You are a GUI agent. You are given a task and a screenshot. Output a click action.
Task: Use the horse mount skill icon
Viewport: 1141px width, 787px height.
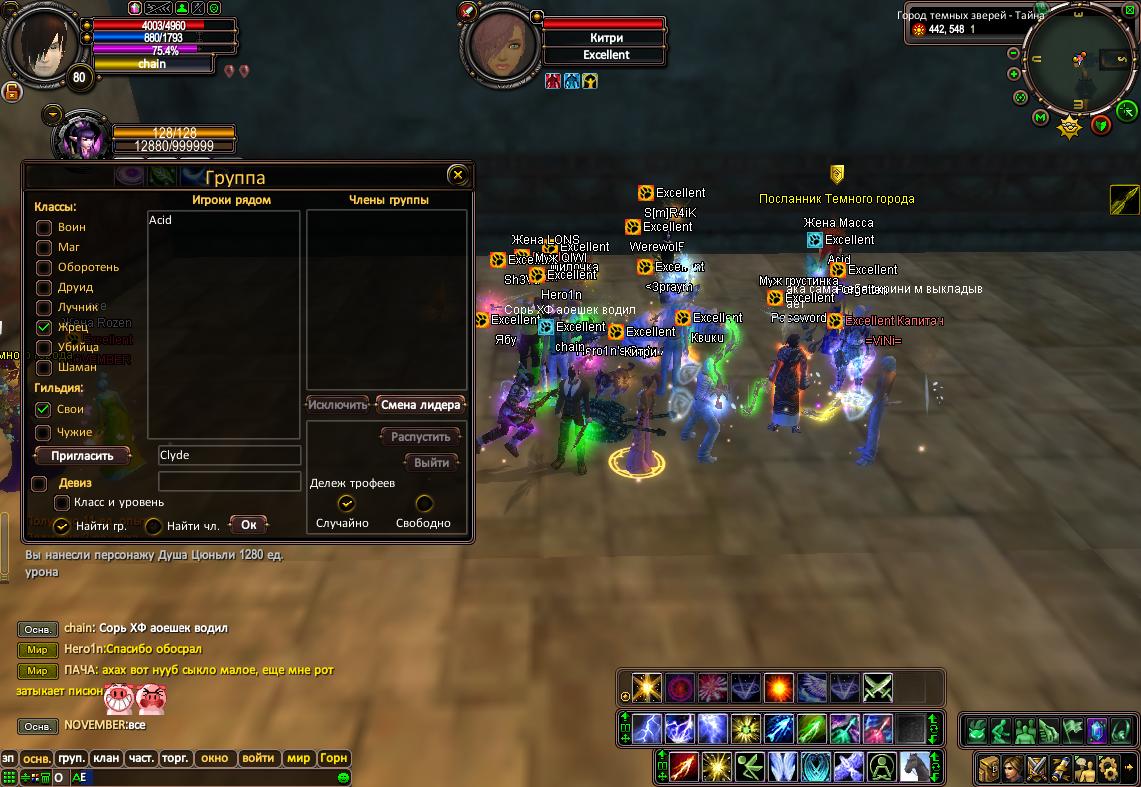915,767
